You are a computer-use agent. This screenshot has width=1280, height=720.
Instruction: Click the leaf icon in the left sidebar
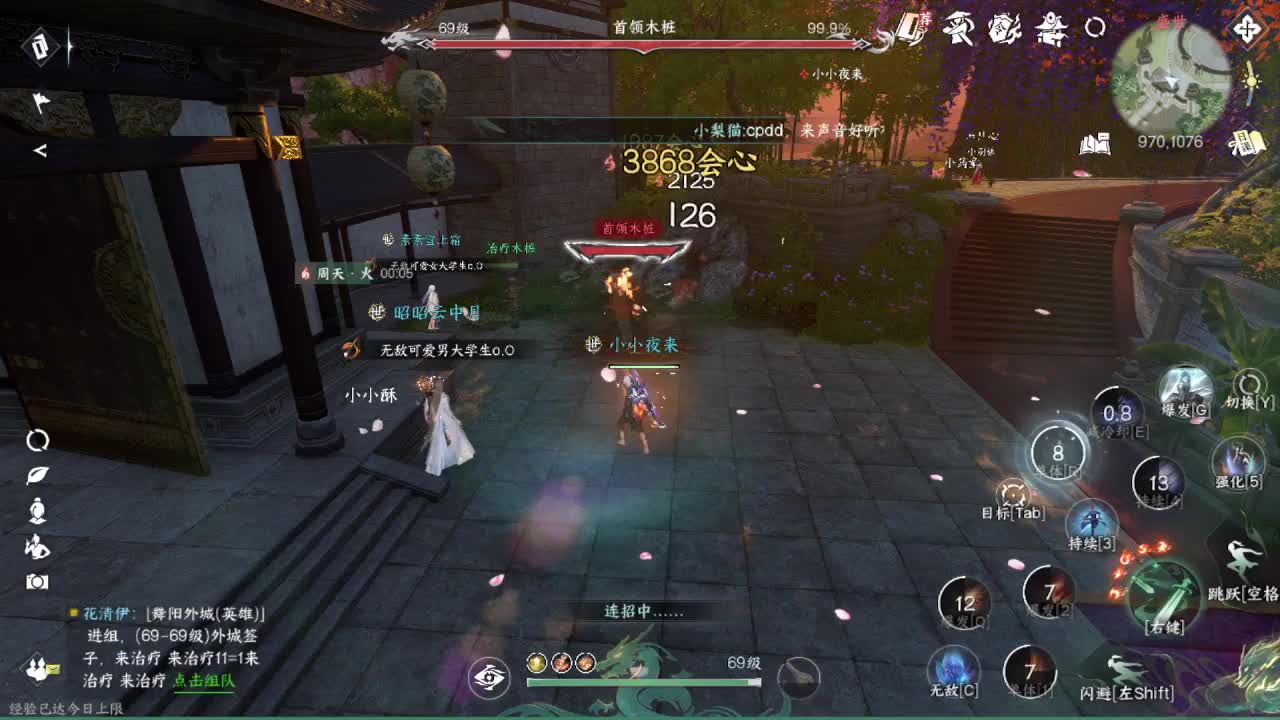[37, 475]
